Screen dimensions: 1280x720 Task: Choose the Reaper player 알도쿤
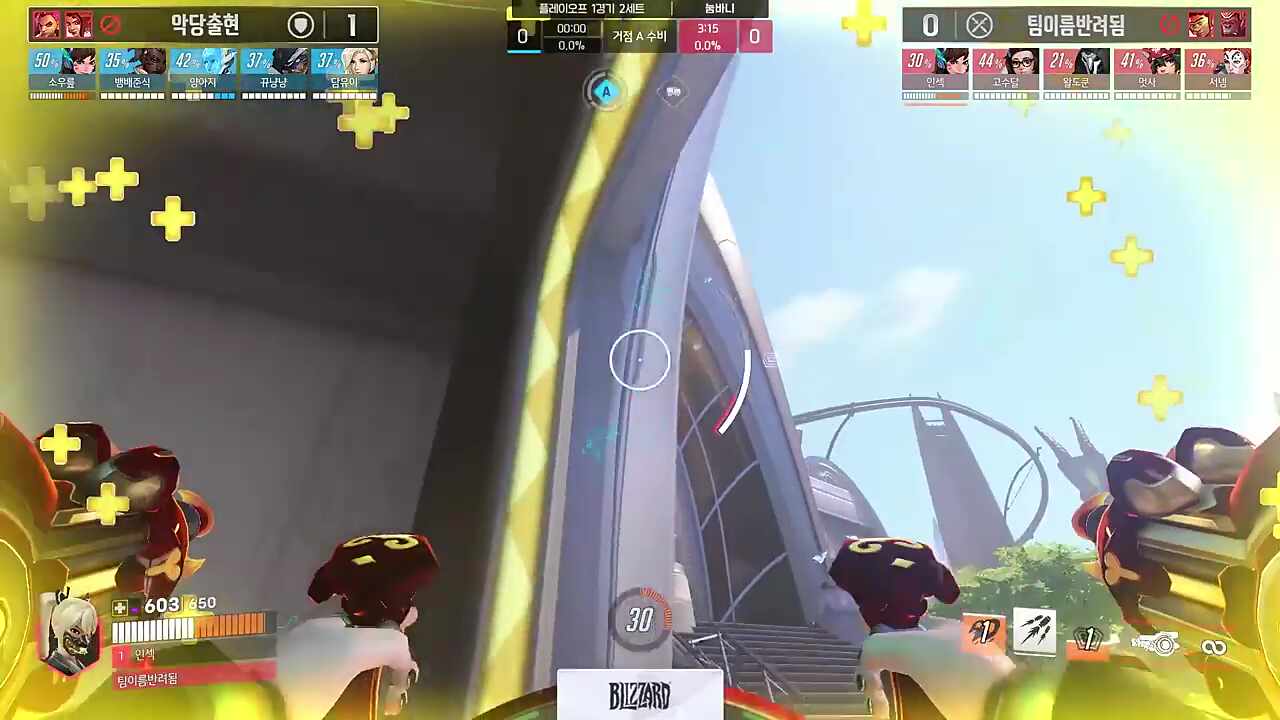(x=1076, y=72)
